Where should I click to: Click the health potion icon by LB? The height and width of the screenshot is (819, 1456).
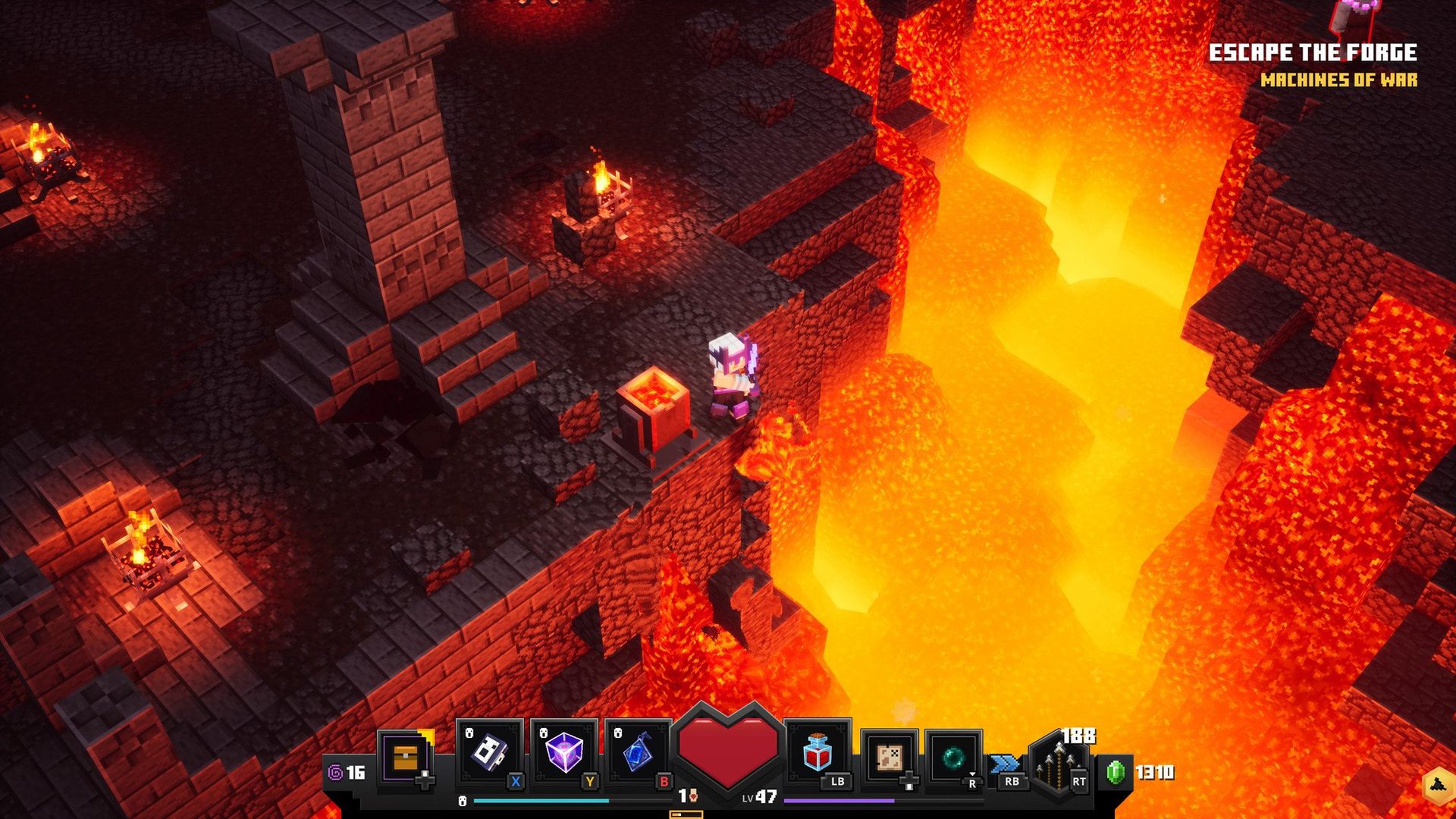(x=815, y=751)
